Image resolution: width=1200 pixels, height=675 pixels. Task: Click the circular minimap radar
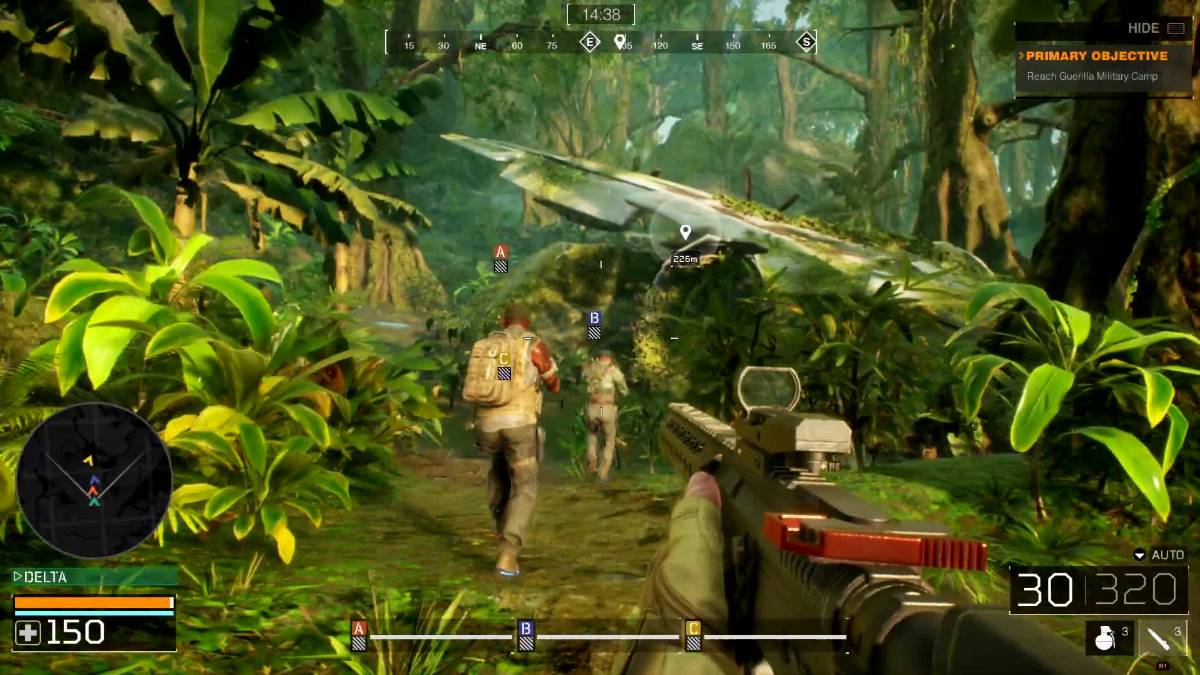coord(94,480)
